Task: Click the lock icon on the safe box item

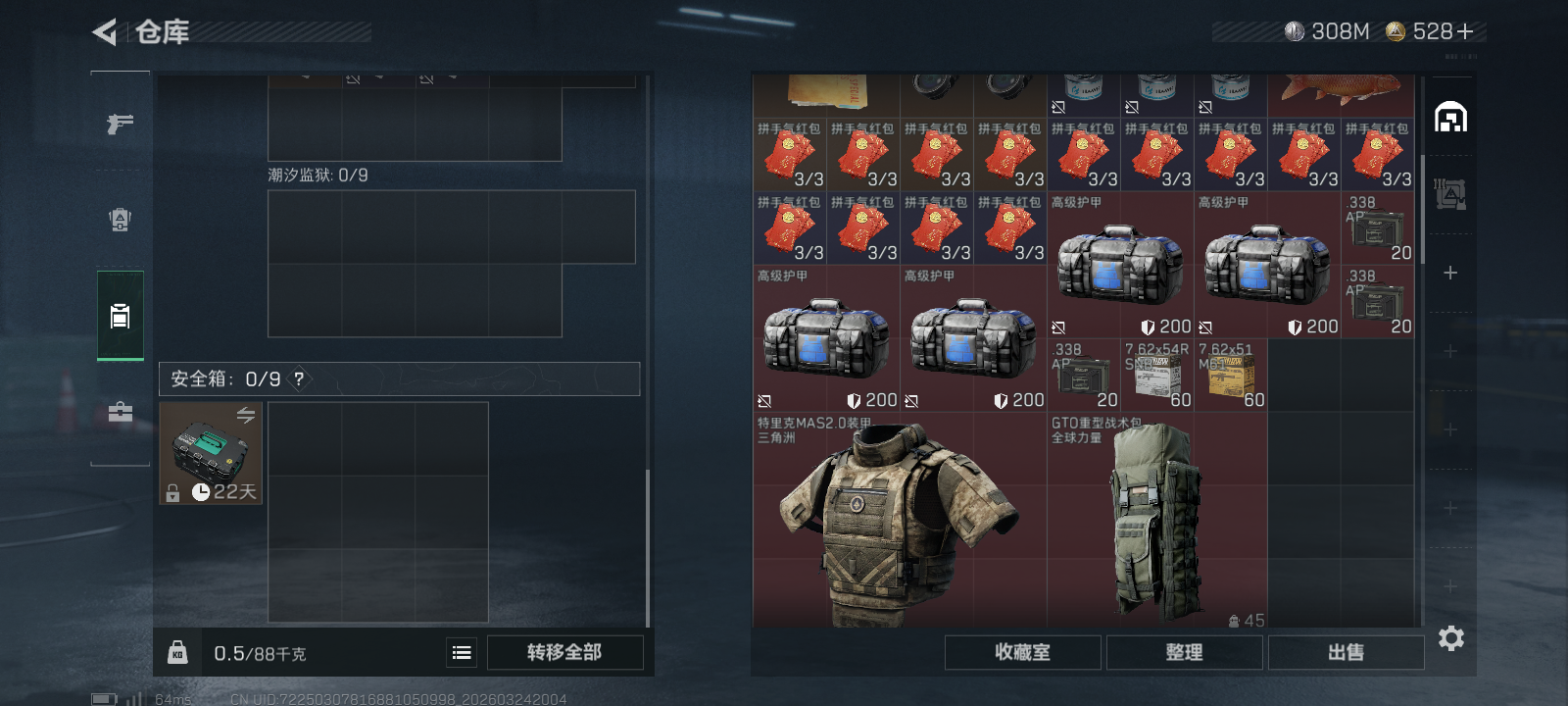Action: tap(172, 493)
